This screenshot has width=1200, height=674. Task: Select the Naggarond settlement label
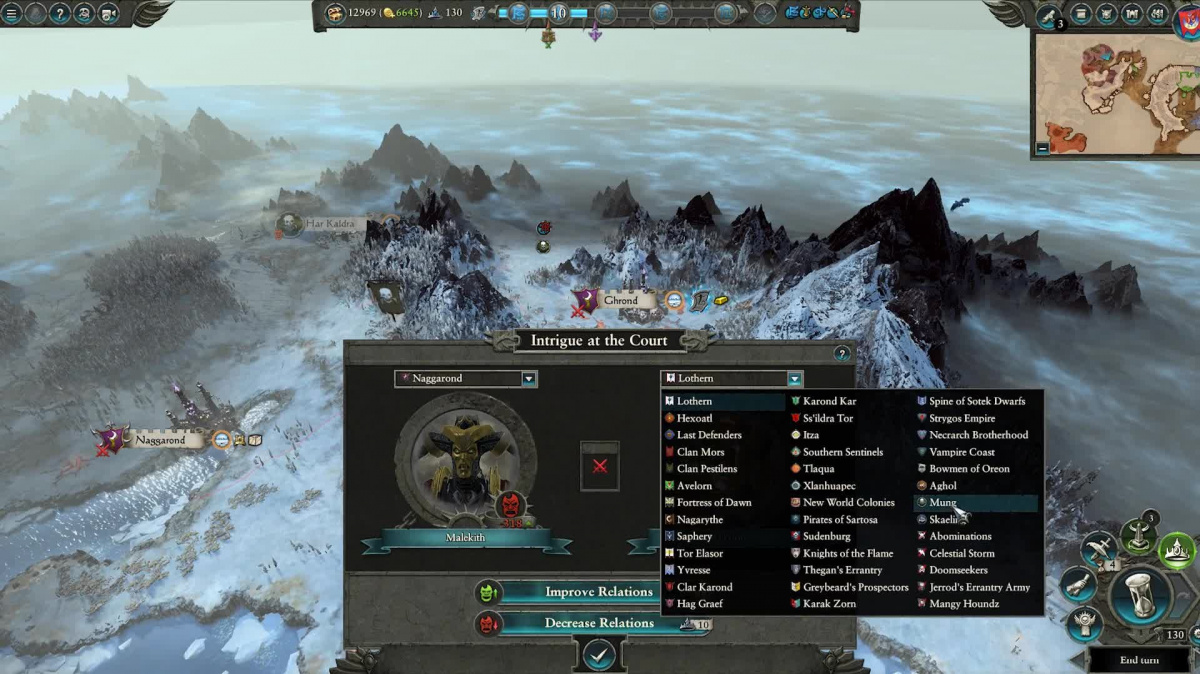[160, 440]
